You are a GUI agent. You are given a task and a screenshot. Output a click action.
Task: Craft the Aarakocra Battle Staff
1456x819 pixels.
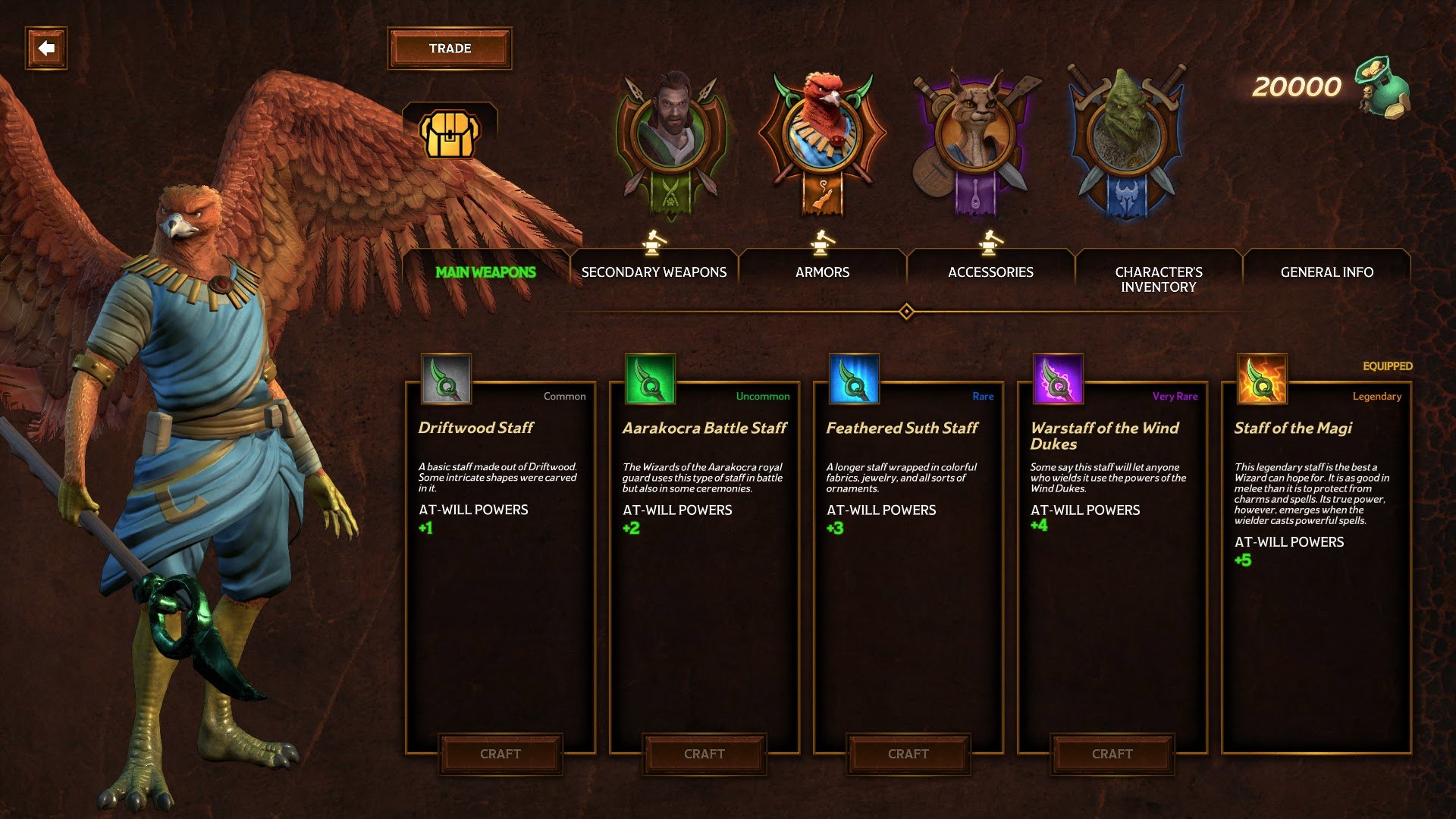click(x=704, y=754)
